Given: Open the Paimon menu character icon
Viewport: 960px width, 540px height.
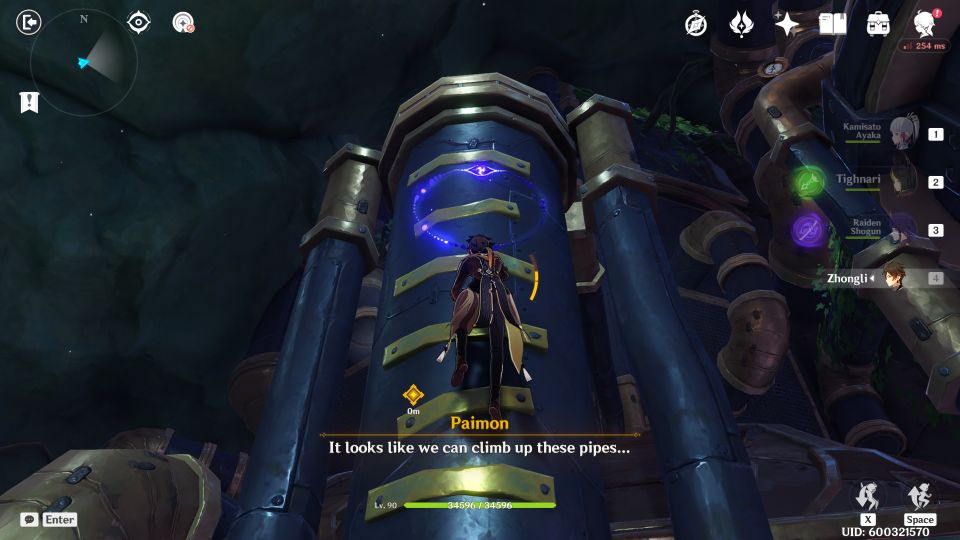Looking at the screenshot, I should [x=925, y=24].
